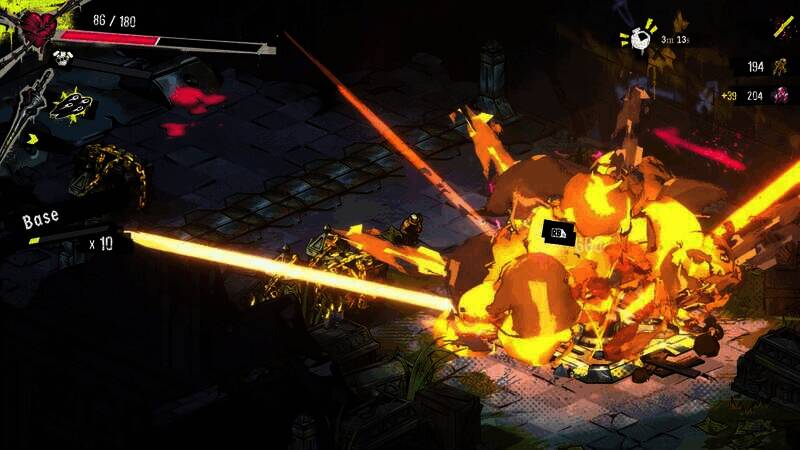This screenshot has height=450, width=800.
Task: Click the golden figure currency icon
Action: click(779, 66)
